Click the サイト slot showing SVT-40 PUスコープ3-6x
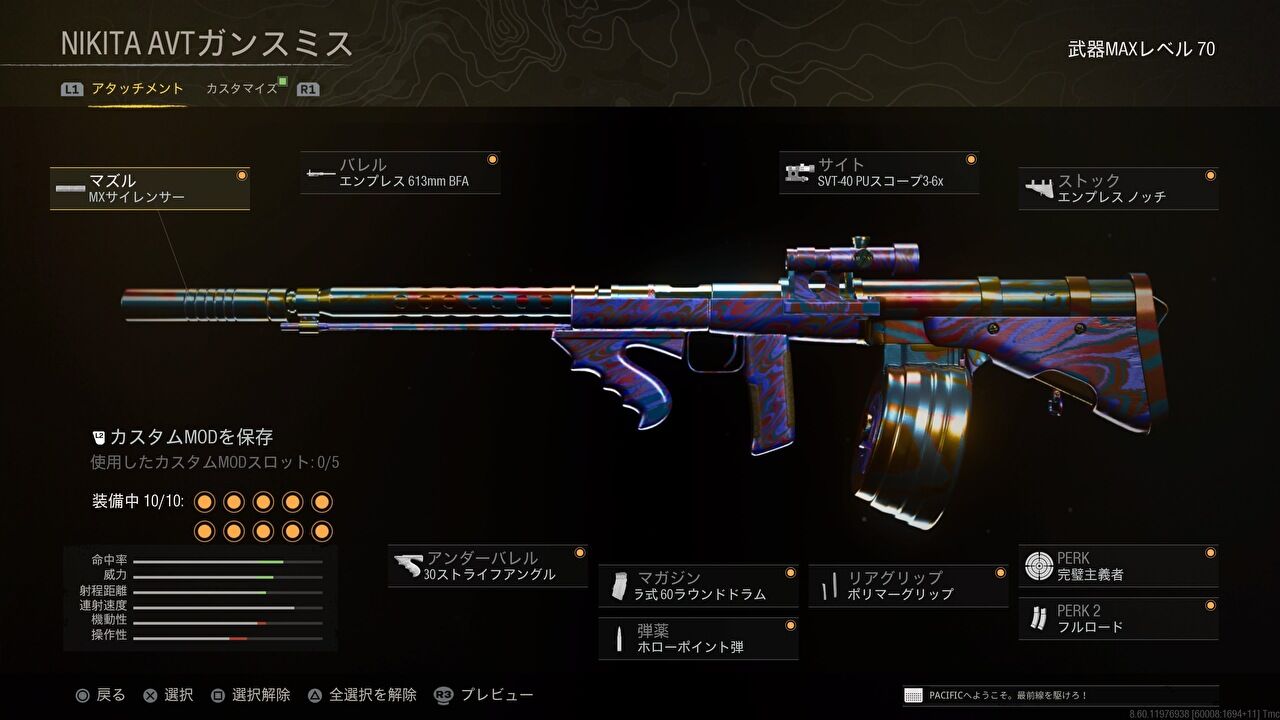The height and width of the screenshot is (720, 1280). pyautogui.click(x=880, y=172)
